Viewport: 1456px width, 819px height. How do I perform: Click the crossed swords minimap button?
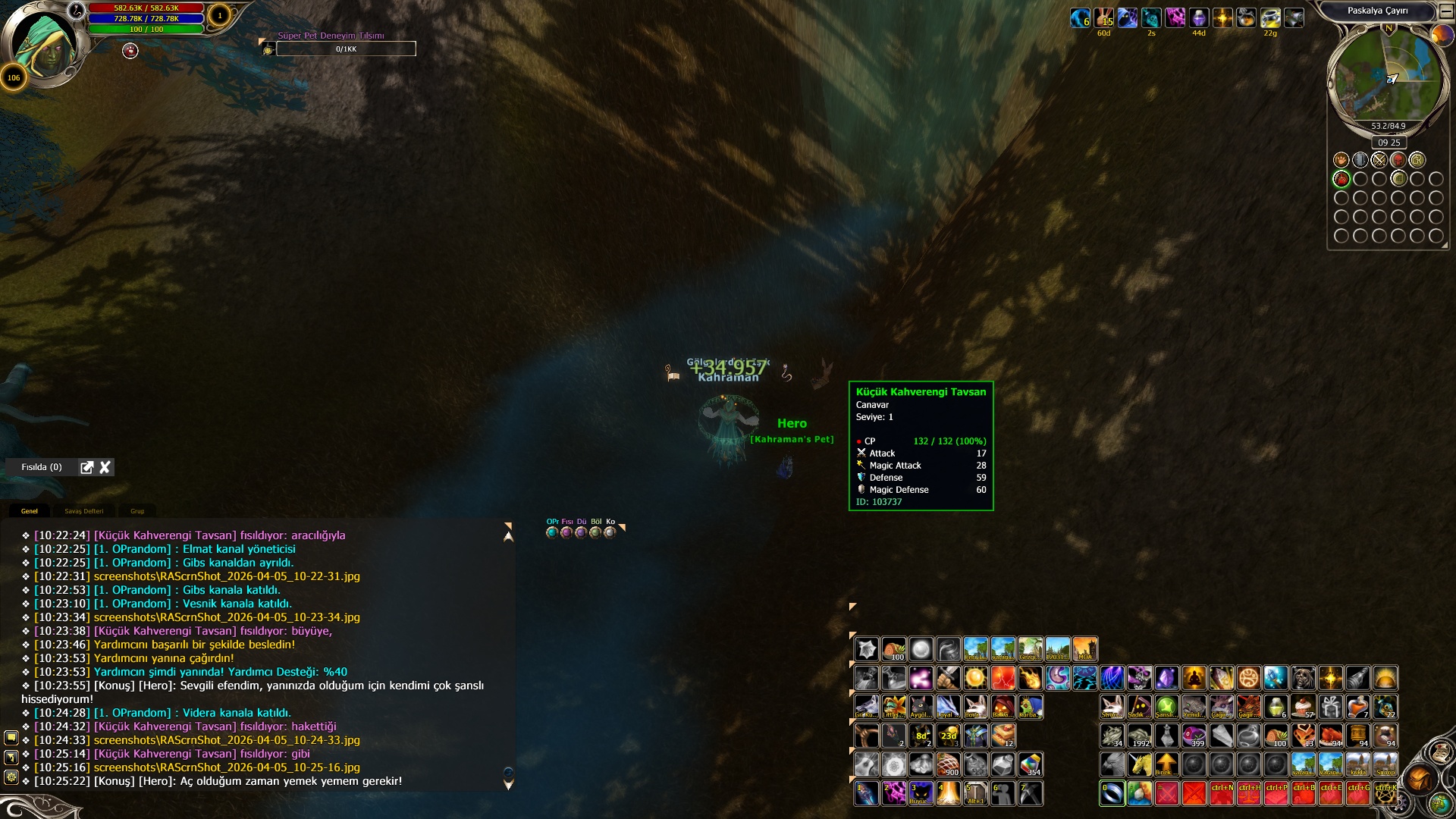pyautogui.click(x=1379, y=160)
